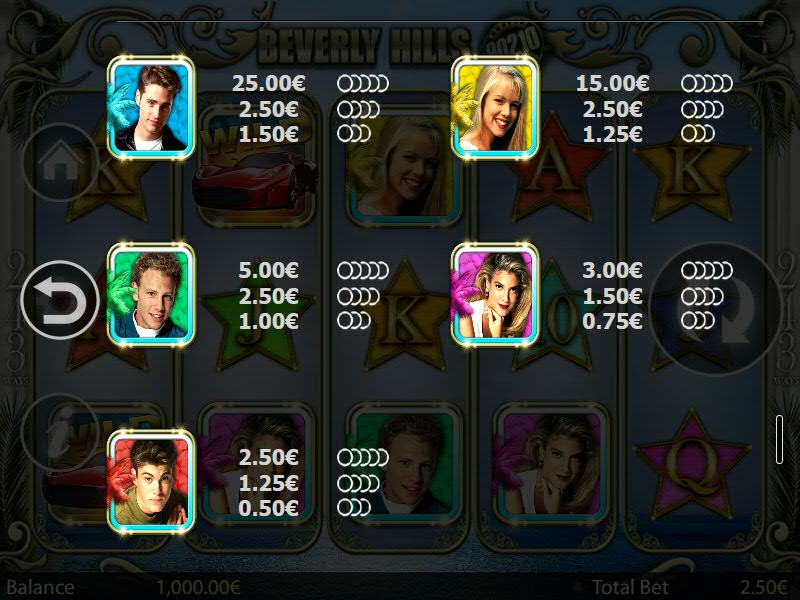This screenshot has width=800, height=600.
Task: Open the info button
Action: coord(60,432)
